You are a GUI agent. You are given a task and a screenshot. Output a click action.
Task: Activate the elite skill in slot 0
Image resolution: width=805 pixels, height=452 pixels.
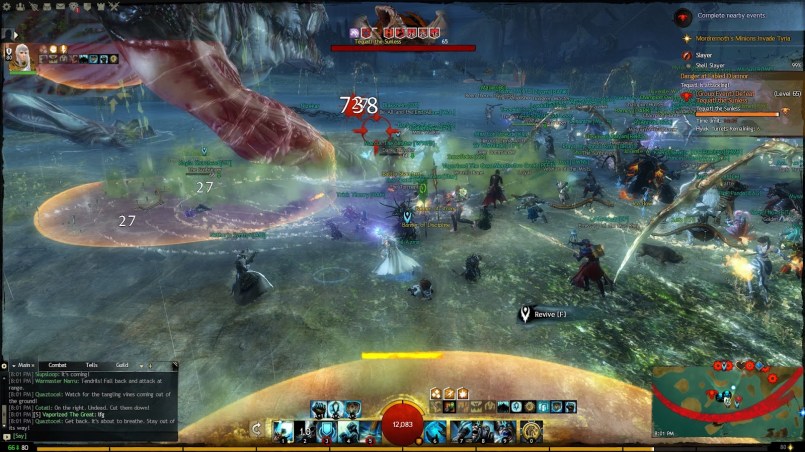[x=531, y=431]
